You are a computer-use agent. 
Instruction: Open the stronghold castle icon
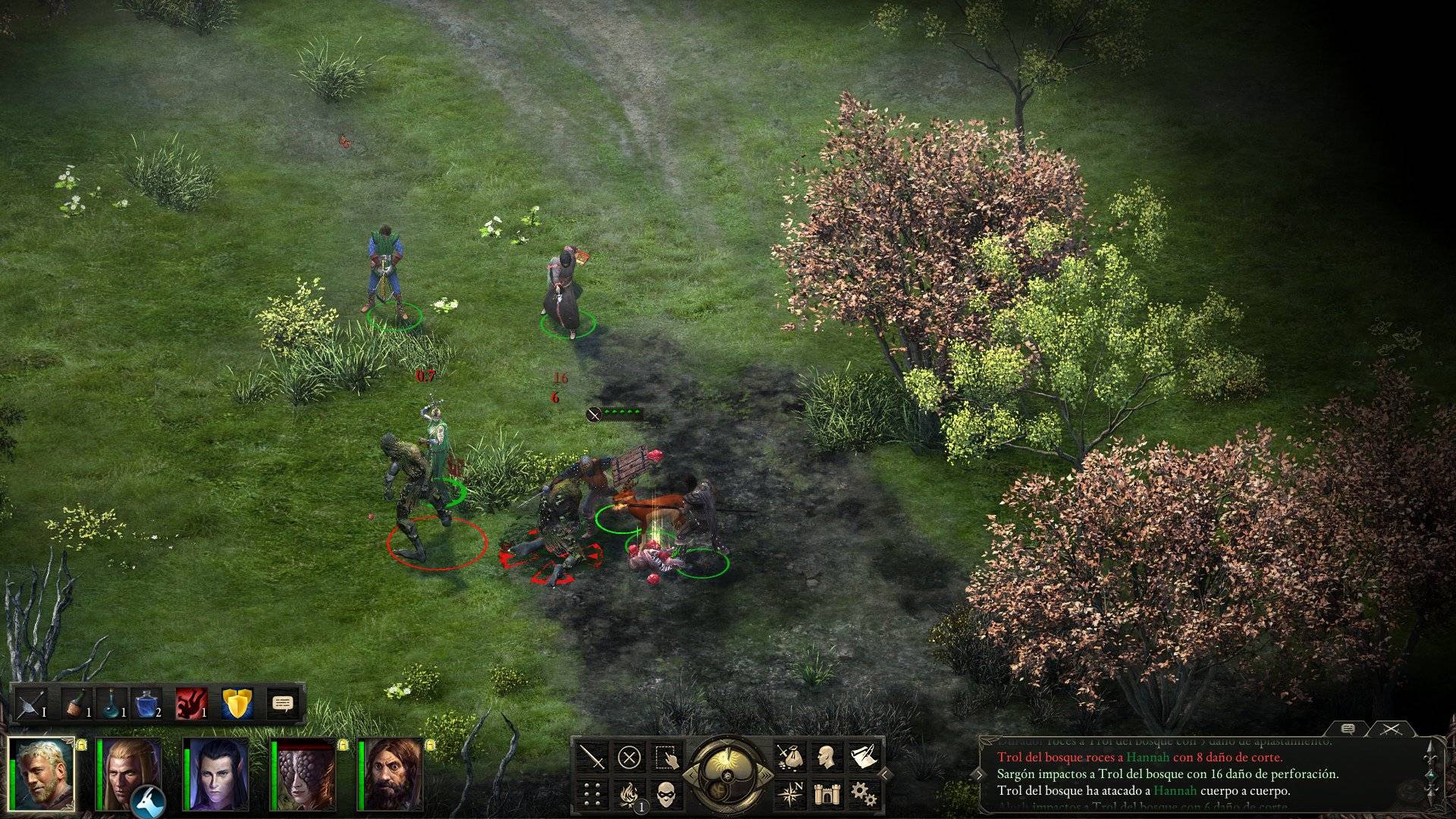(x=827, y=794)
